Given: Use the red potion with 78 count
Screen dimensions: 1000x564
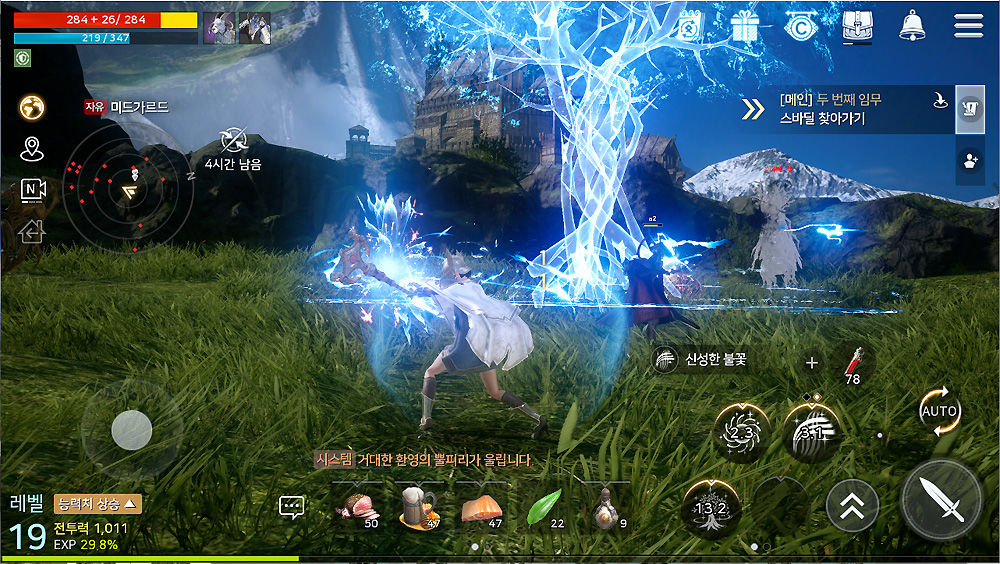Looking at the screenshot, I should pyautogui.click(x=851, y=363).
